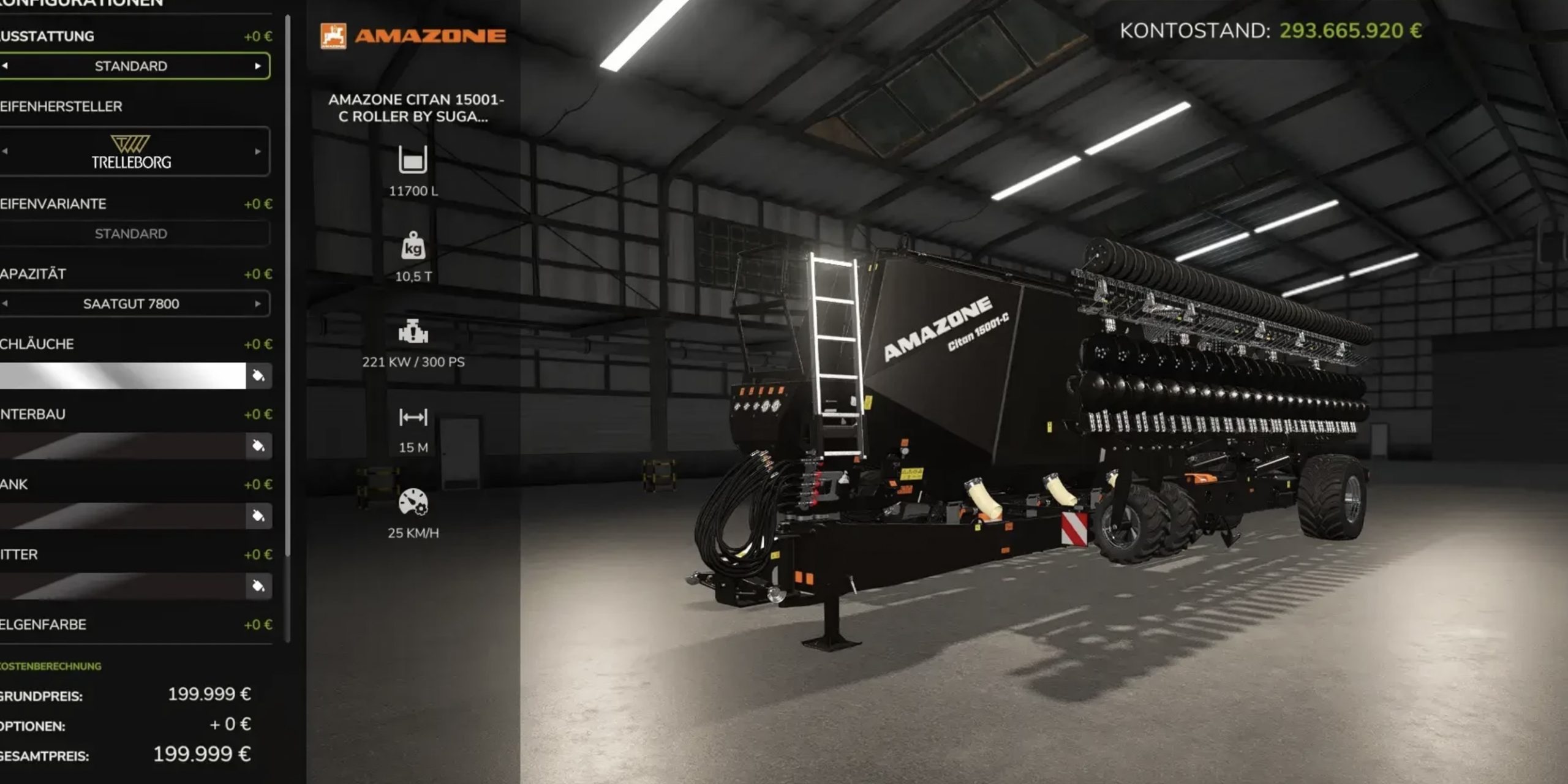Image resolution: width=1568 pixels, height=784 pixels.
Task: Click the Reifenvariante Standard selector
Action: pyautogui.click(x=131, y=233)
